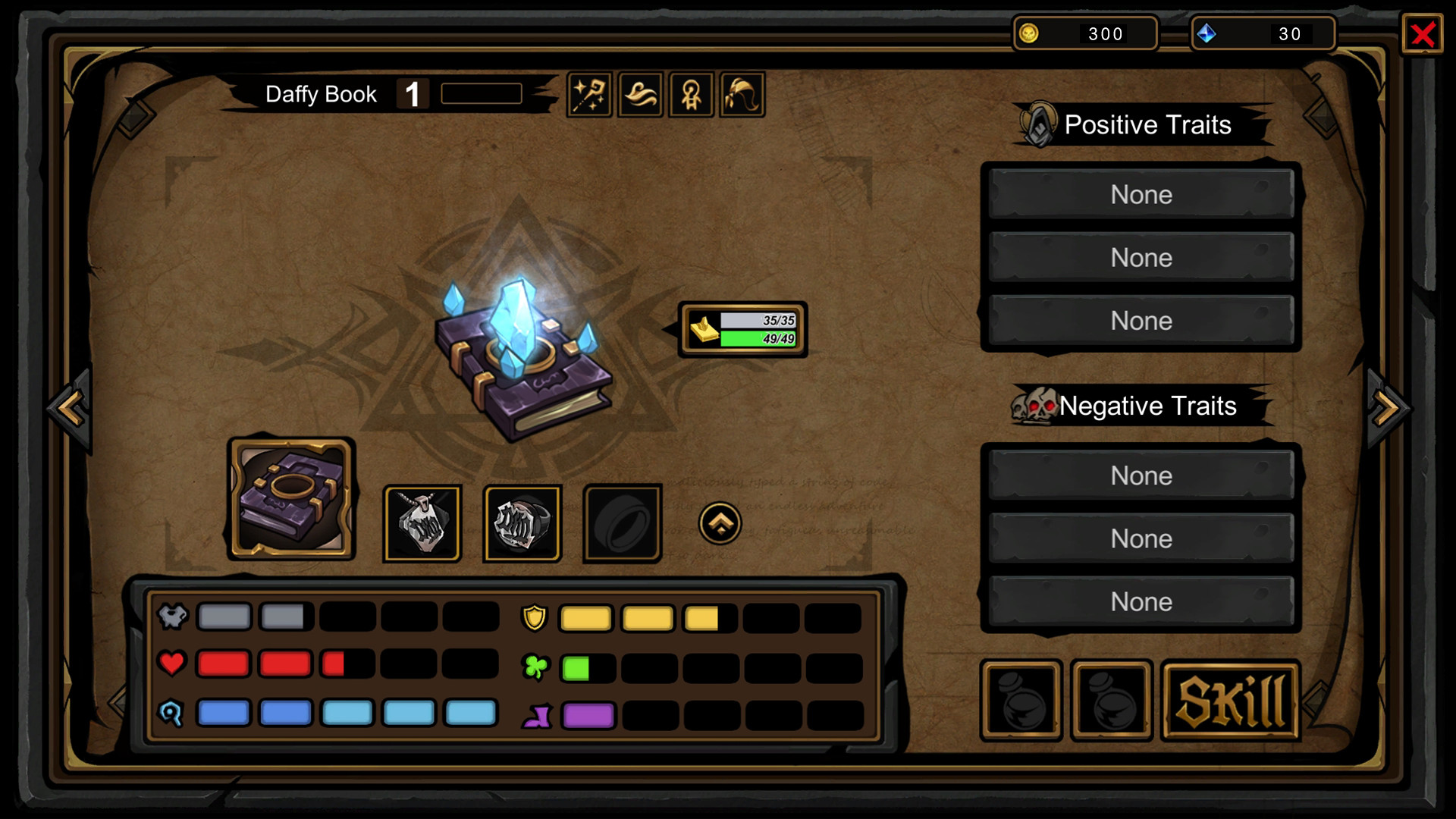Open the wind swirl skill icon

pos(641,94)
